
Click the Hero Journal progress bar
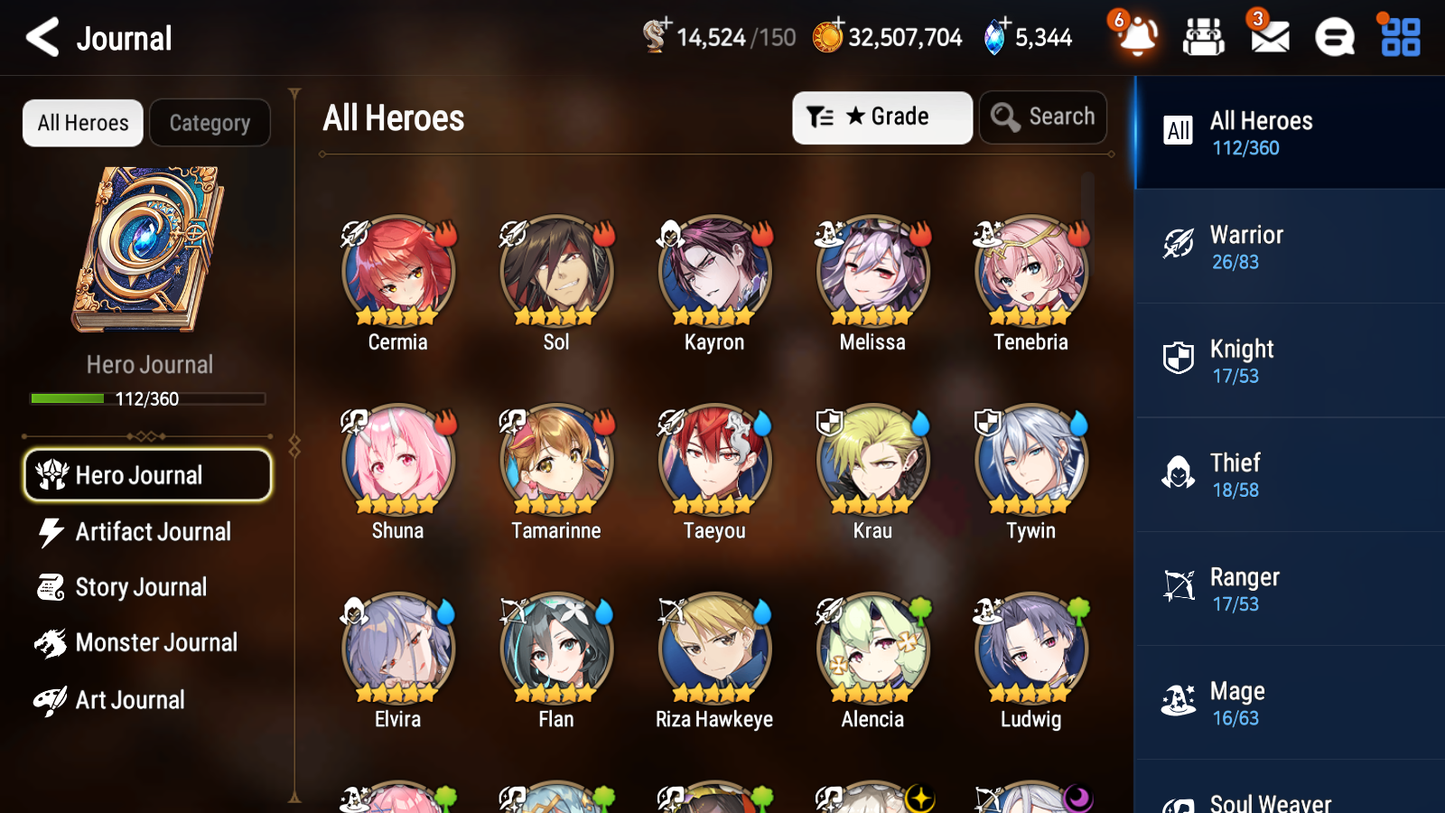point(148,398)
